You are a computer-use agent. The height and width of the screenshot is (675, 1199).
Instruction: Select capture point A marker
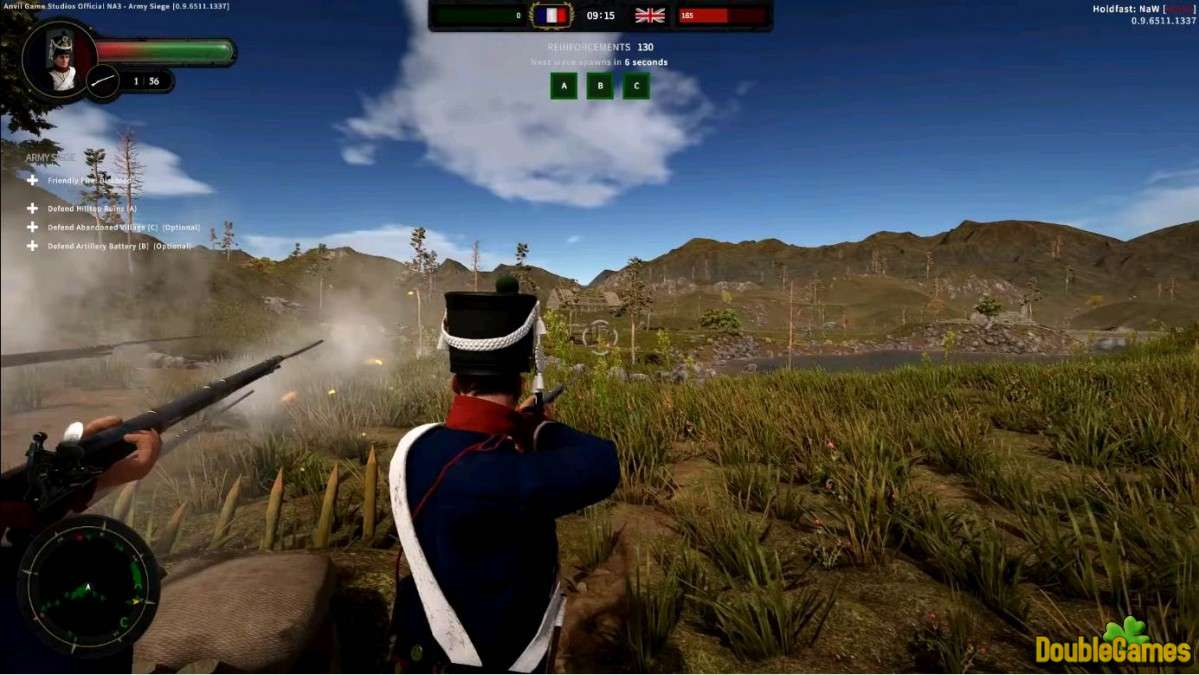[x=563, y=86]
